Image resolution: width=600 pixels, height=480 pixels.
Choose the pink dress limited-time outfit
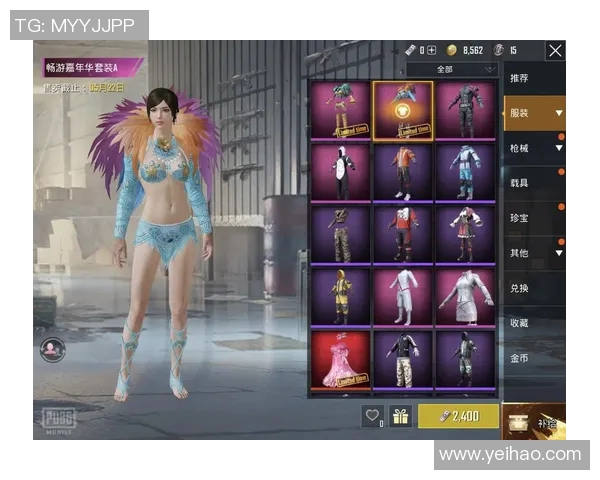[340, 359]
